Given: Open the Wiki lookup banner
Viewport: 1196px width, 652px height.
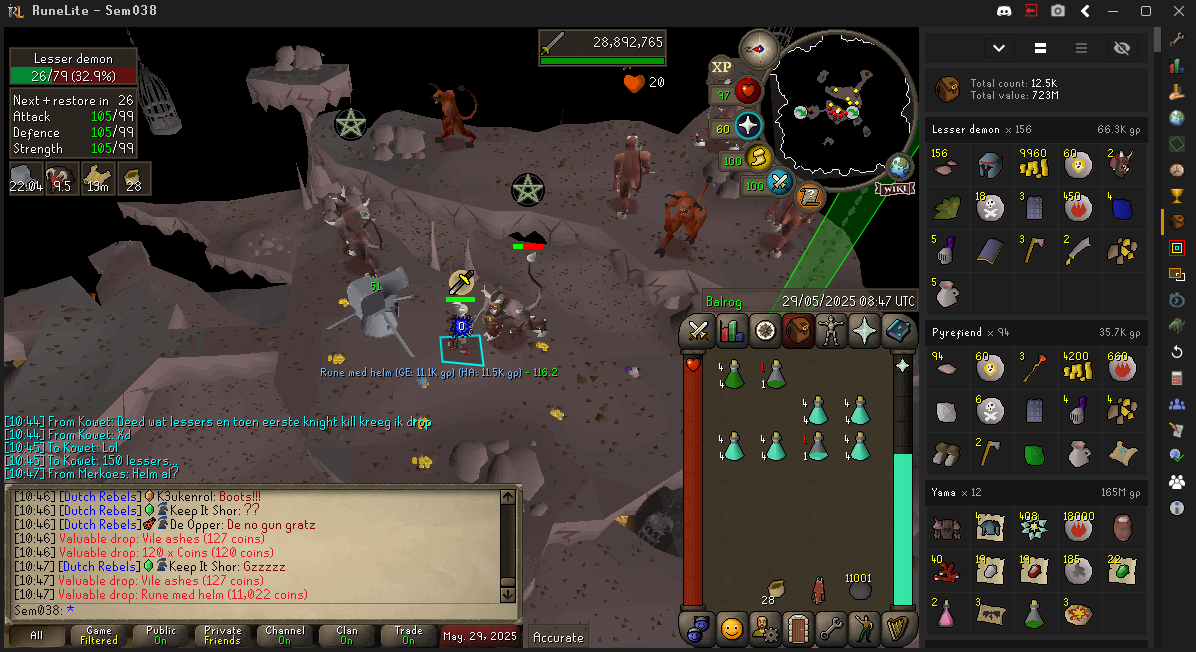Looking at the screenshot, I should pos(895,188).
